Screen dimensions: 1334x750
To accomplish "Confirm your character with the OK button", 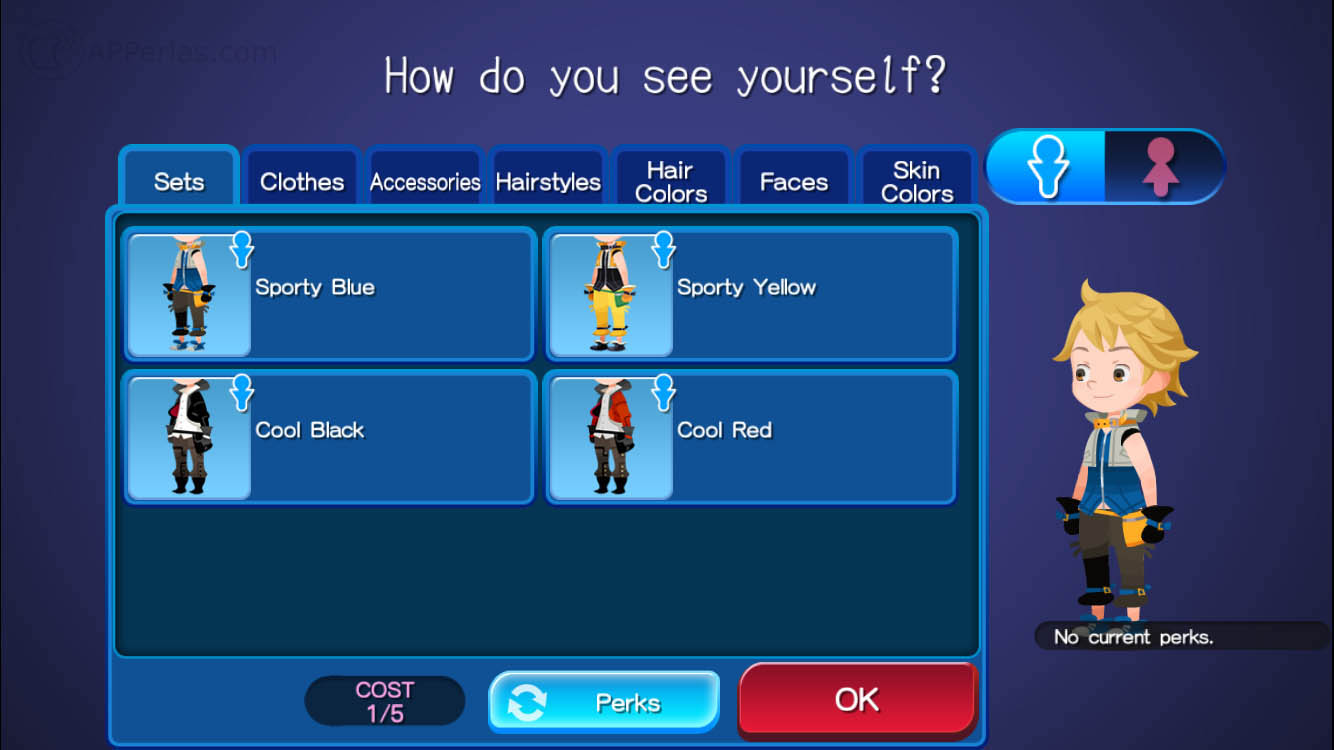I will (858, 701).
